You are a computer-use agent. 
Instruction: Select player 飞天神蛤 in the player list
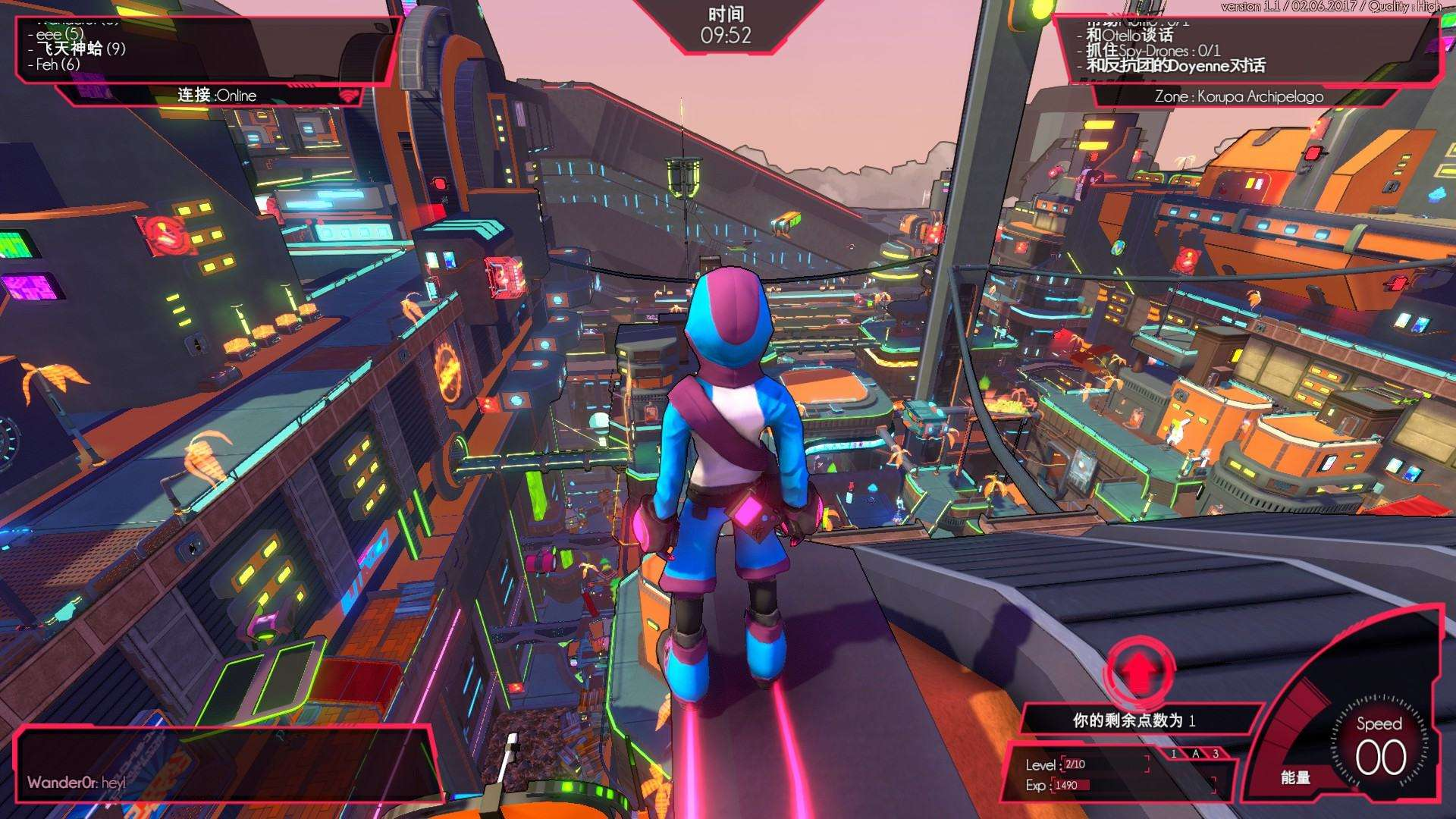pos(80,49)
